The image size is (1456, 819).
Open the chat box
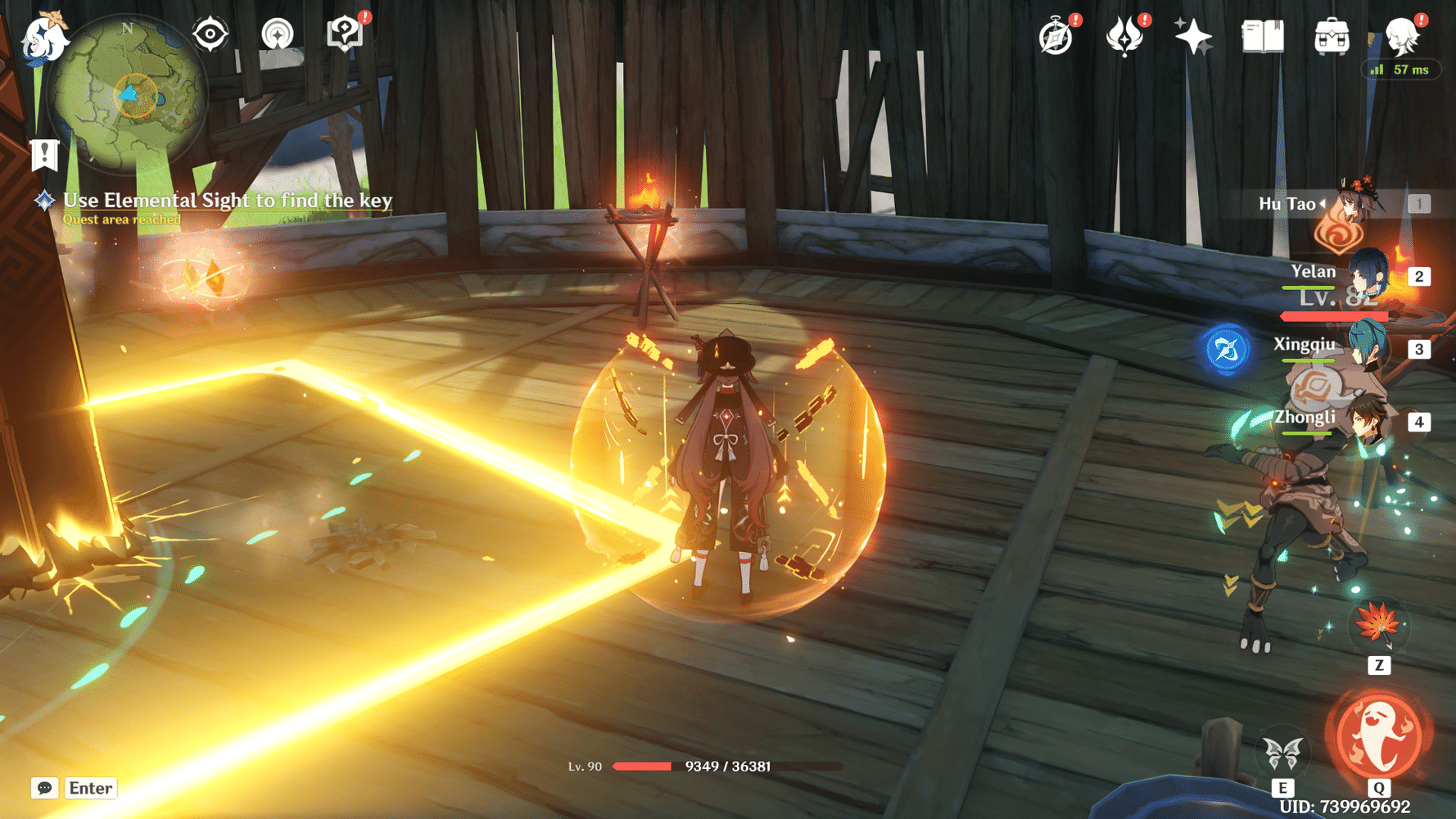tap(45, 788)
